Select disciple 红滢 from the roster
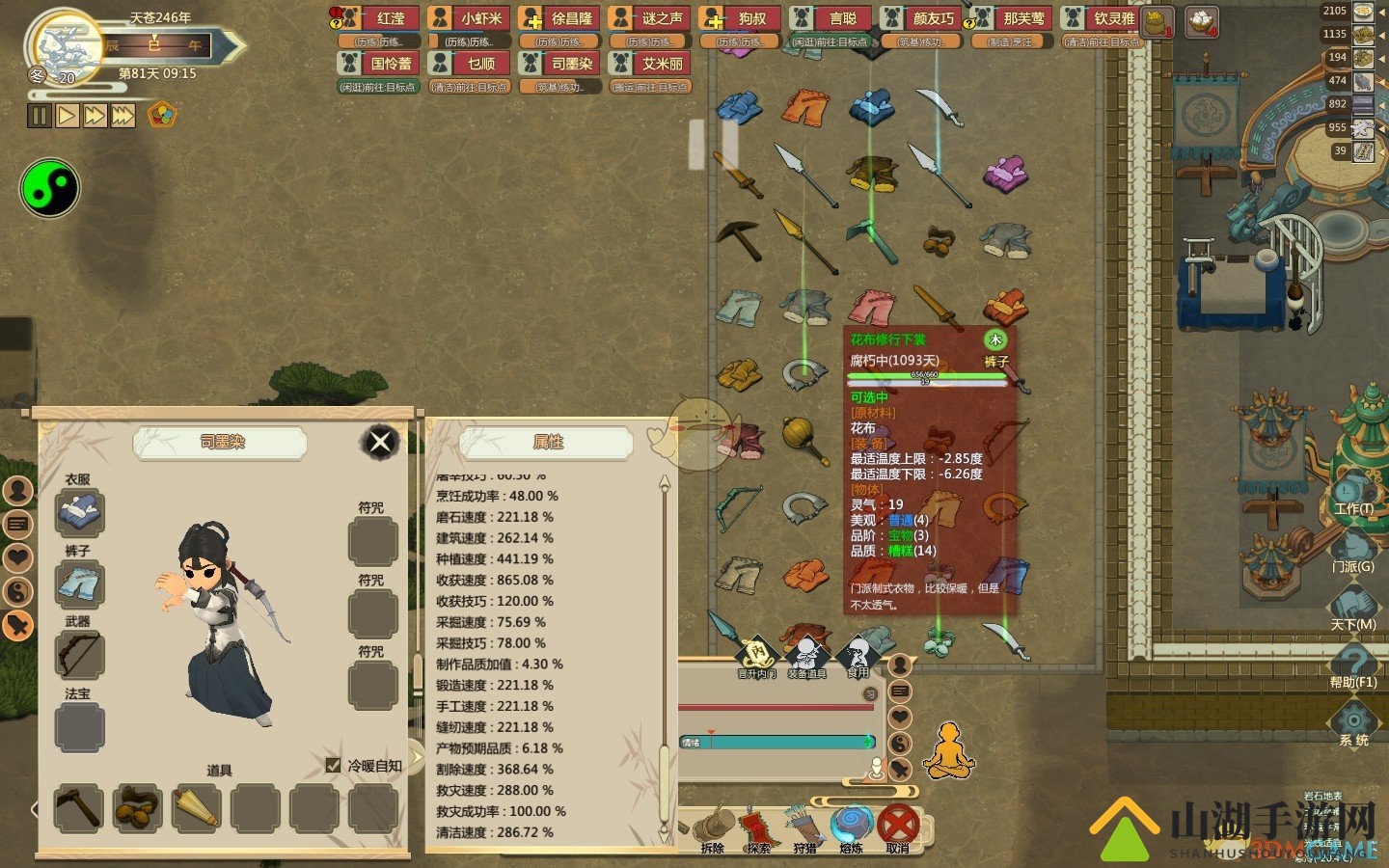The image size is (1389, 868). (379, 18)
